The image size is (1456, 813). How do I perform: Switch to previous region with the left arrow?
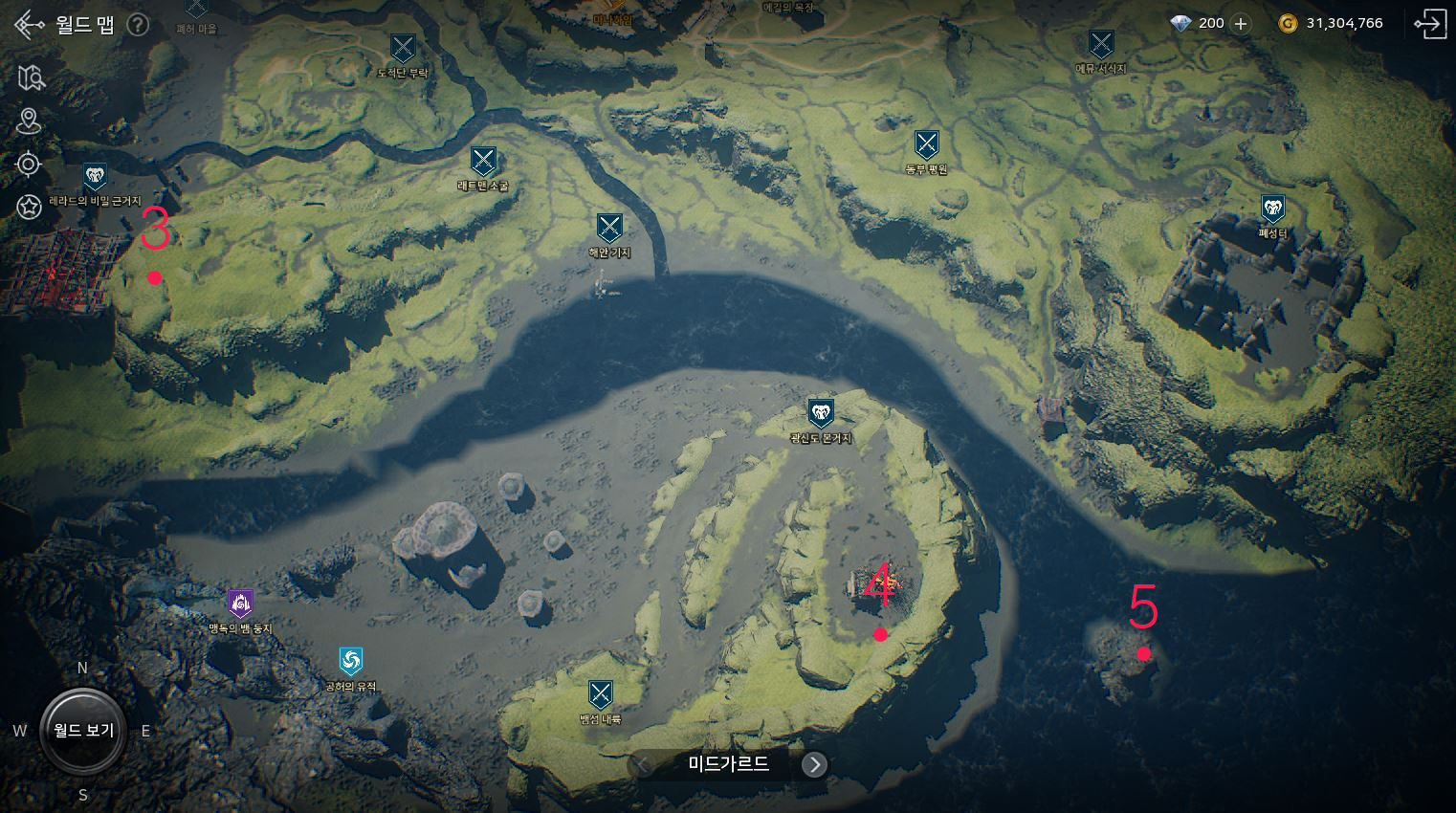pyautogui.click(x=644, y=764)
